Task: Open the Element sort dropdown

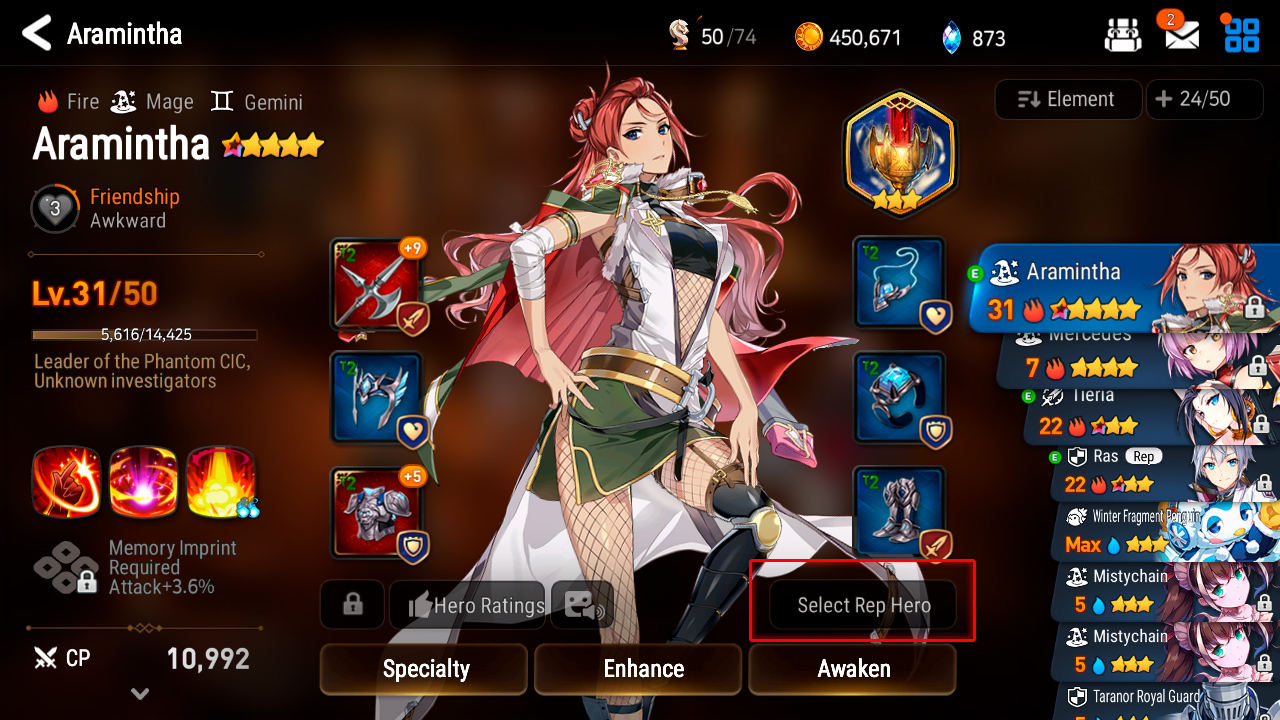Action: click(1067, 99)
